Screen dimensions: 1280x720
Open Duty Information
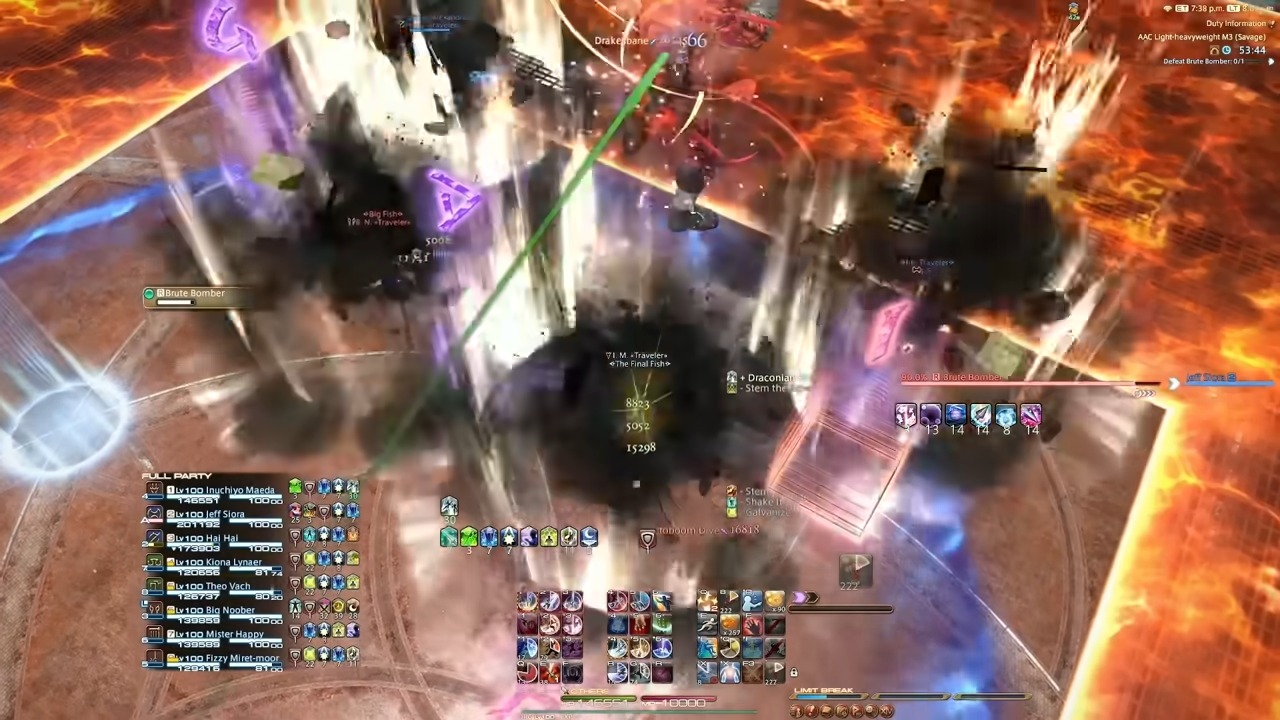coord(1237,23)
